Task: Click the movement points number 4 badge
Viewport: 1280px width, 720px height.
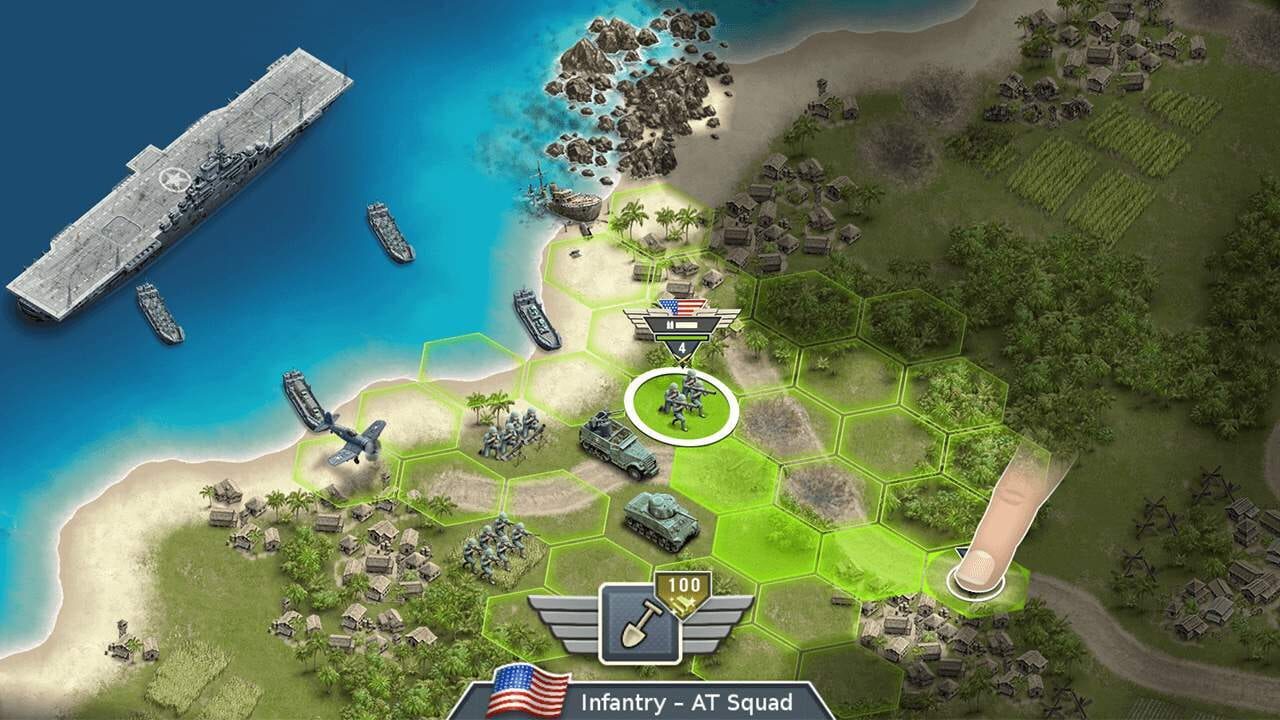Action: pyautogui.click(x=682, y=347)
